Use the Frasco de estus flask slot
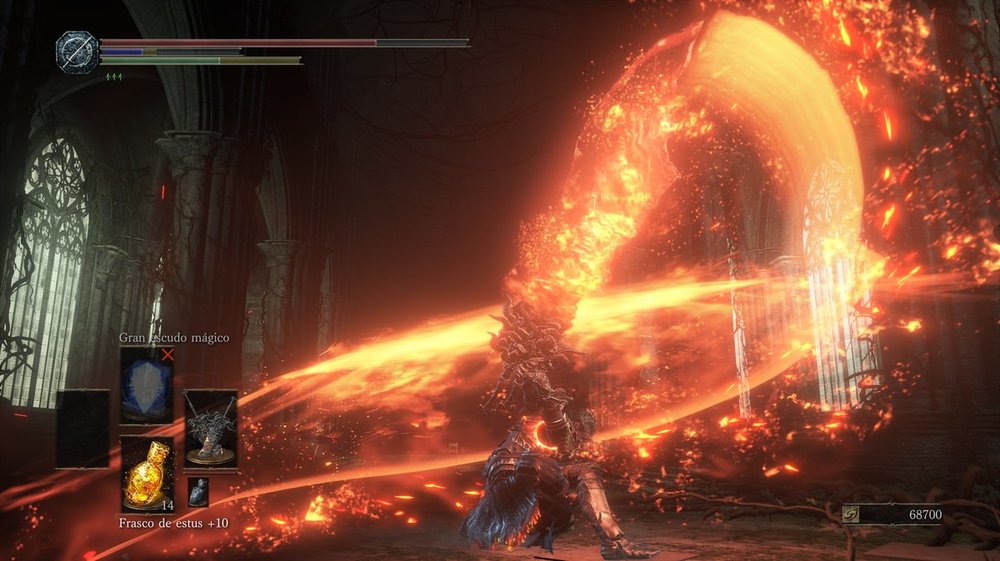Image resolution: width=1000 pixels, height=561 pixels. tap(146, 474)
